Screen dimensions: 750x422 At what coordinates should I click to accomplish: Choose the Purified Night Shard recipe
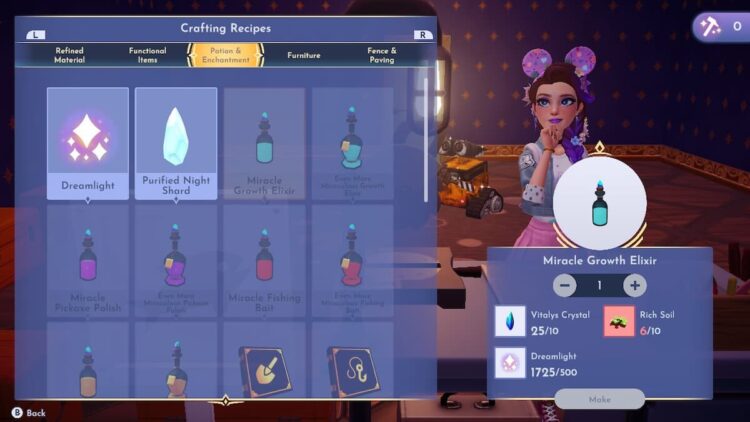(176, 143)
